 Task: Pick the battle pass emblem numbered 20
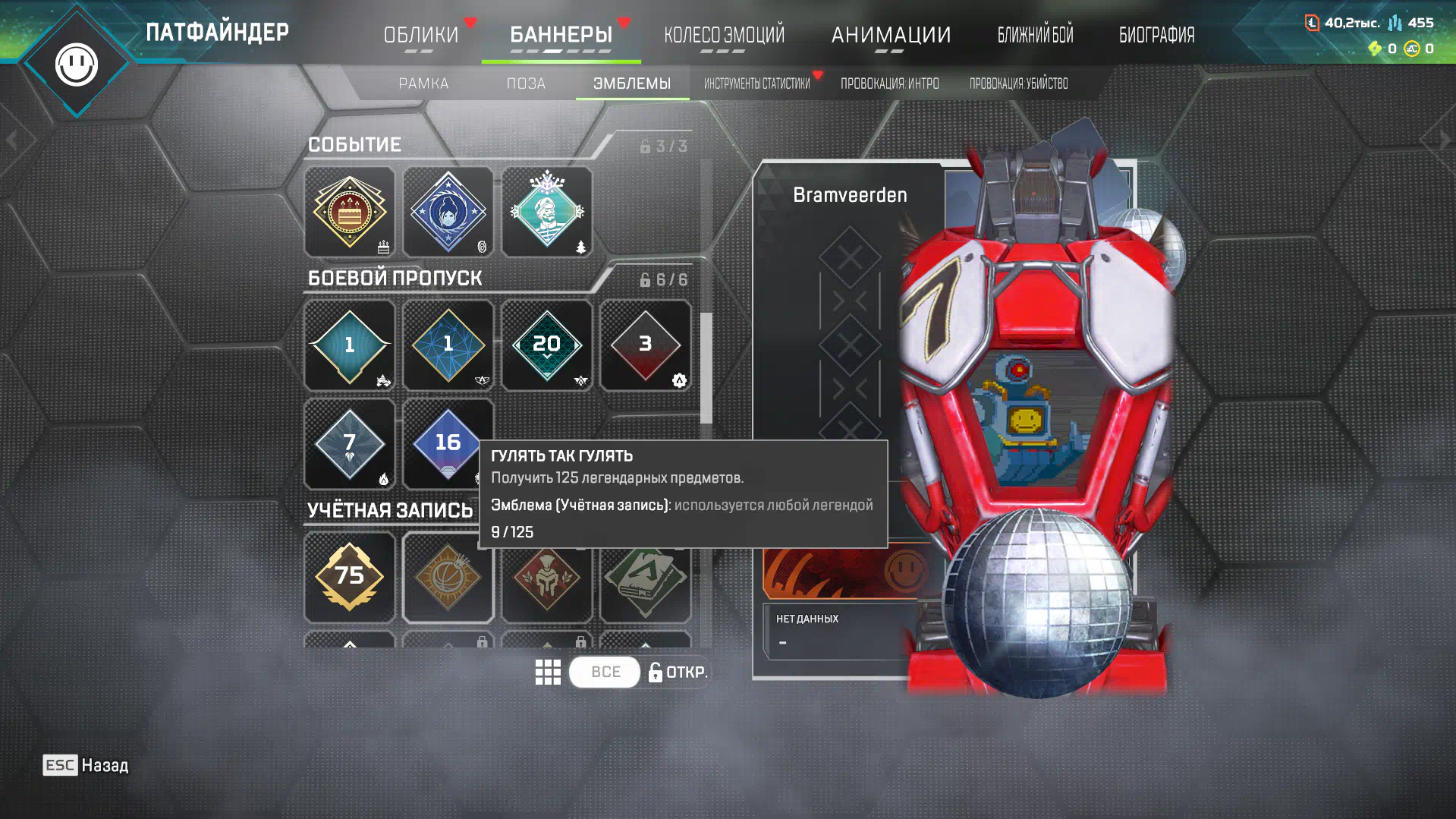pos(547,345)
